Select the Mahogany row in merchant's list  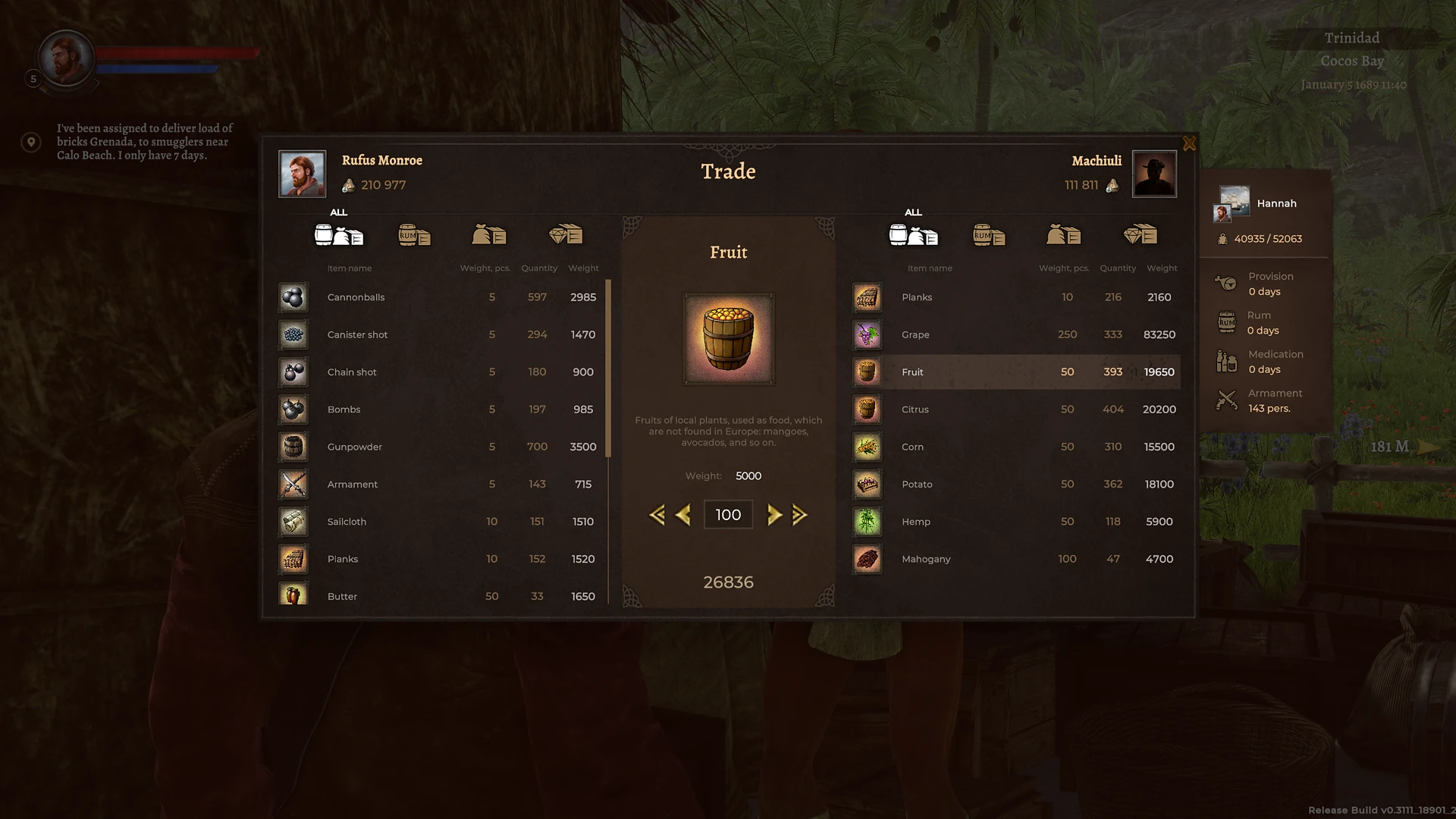coord(986,559)
